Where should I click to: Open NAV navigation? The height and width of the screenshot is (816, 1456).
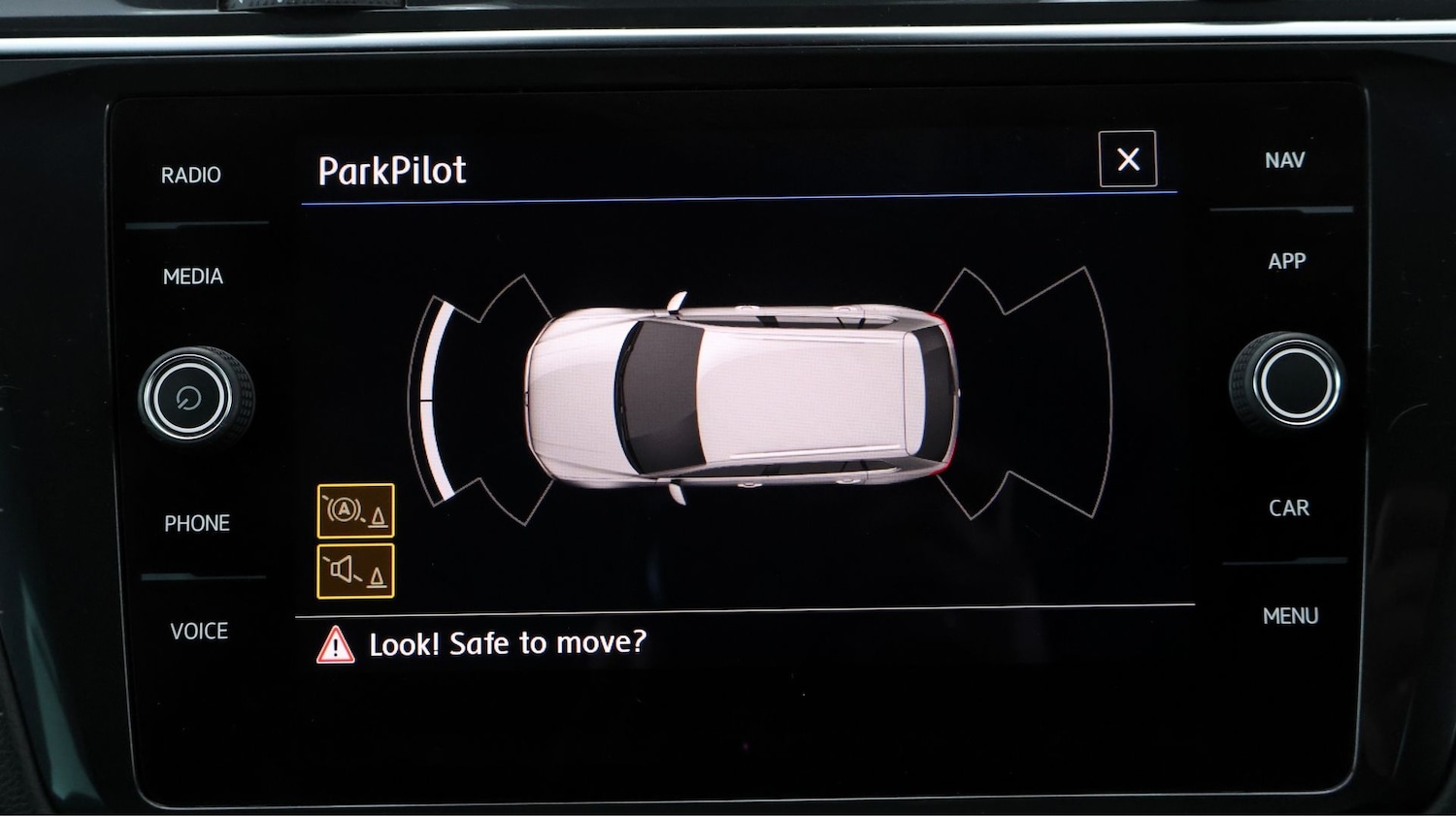pos(1284,161)
